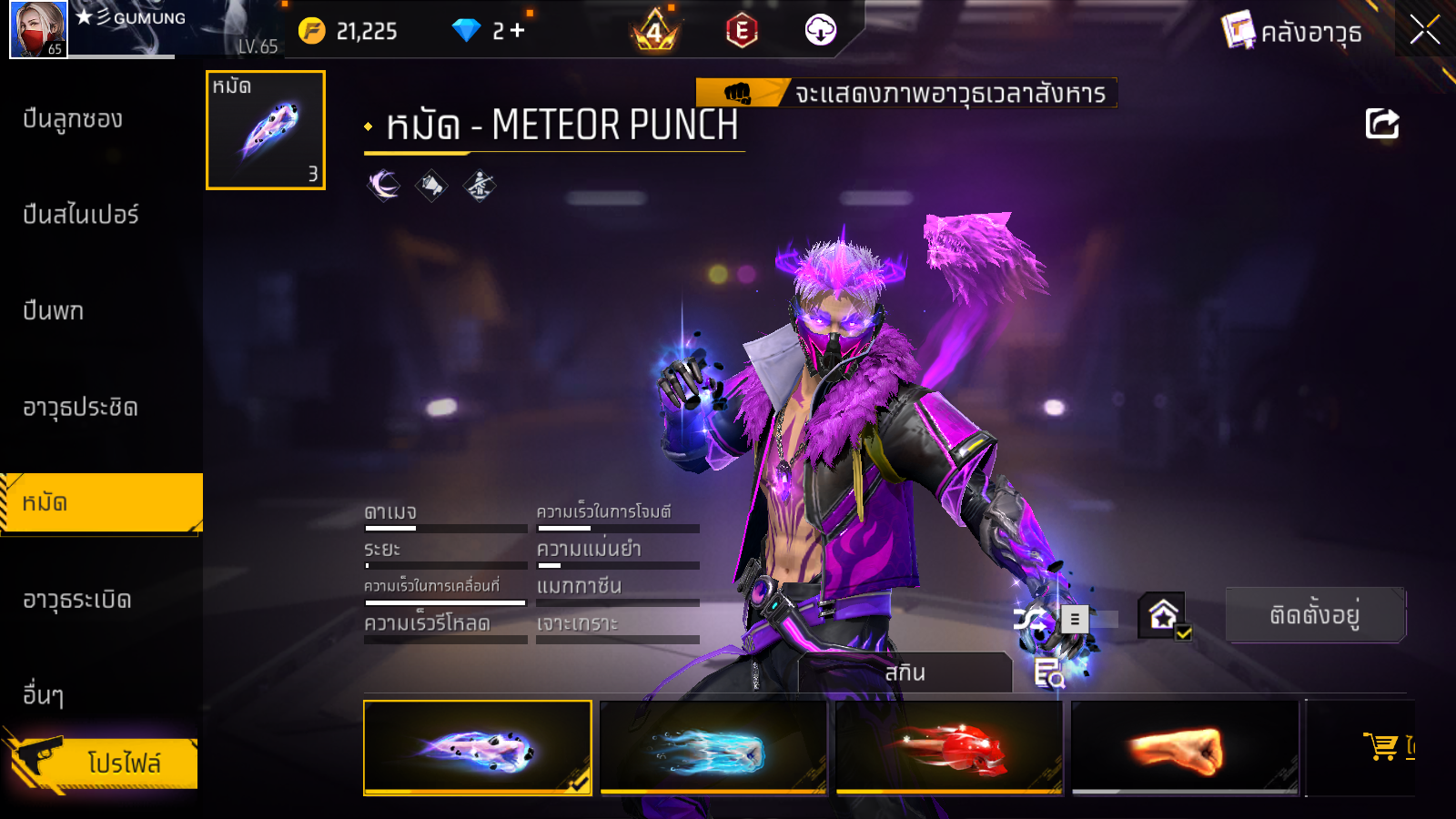Click the ติดตั้งอยู่ equipped button

click(x=1315, y=615)
